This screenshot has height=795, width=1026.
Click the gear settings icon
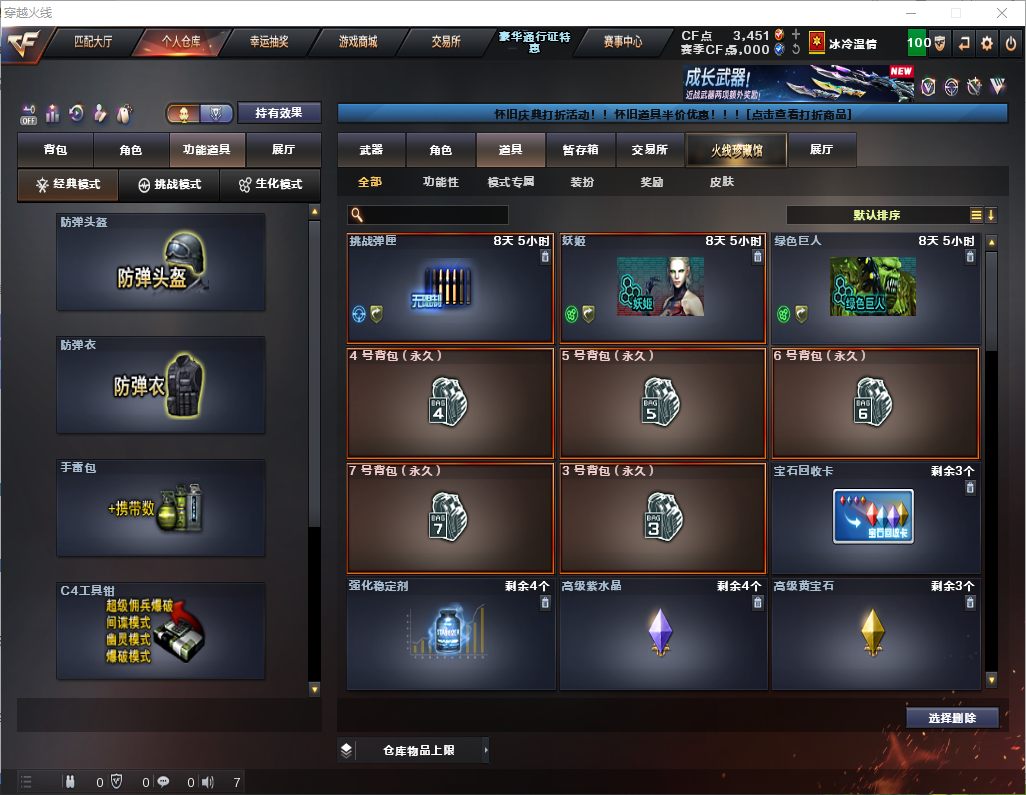point(987,43)
